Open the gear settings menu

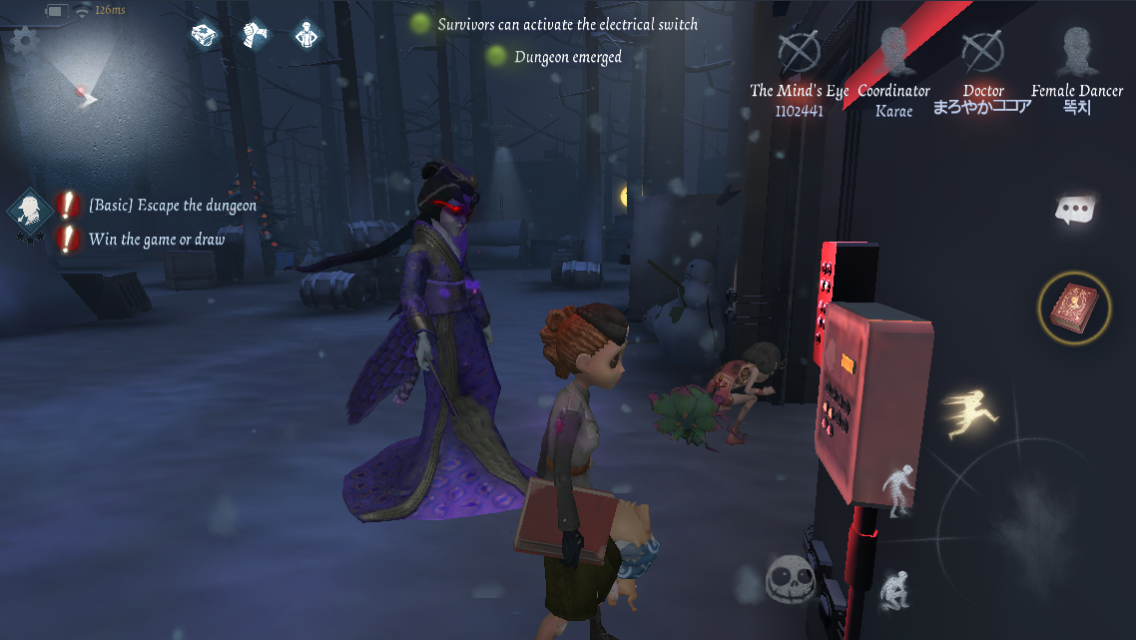[x=23, y=41]
